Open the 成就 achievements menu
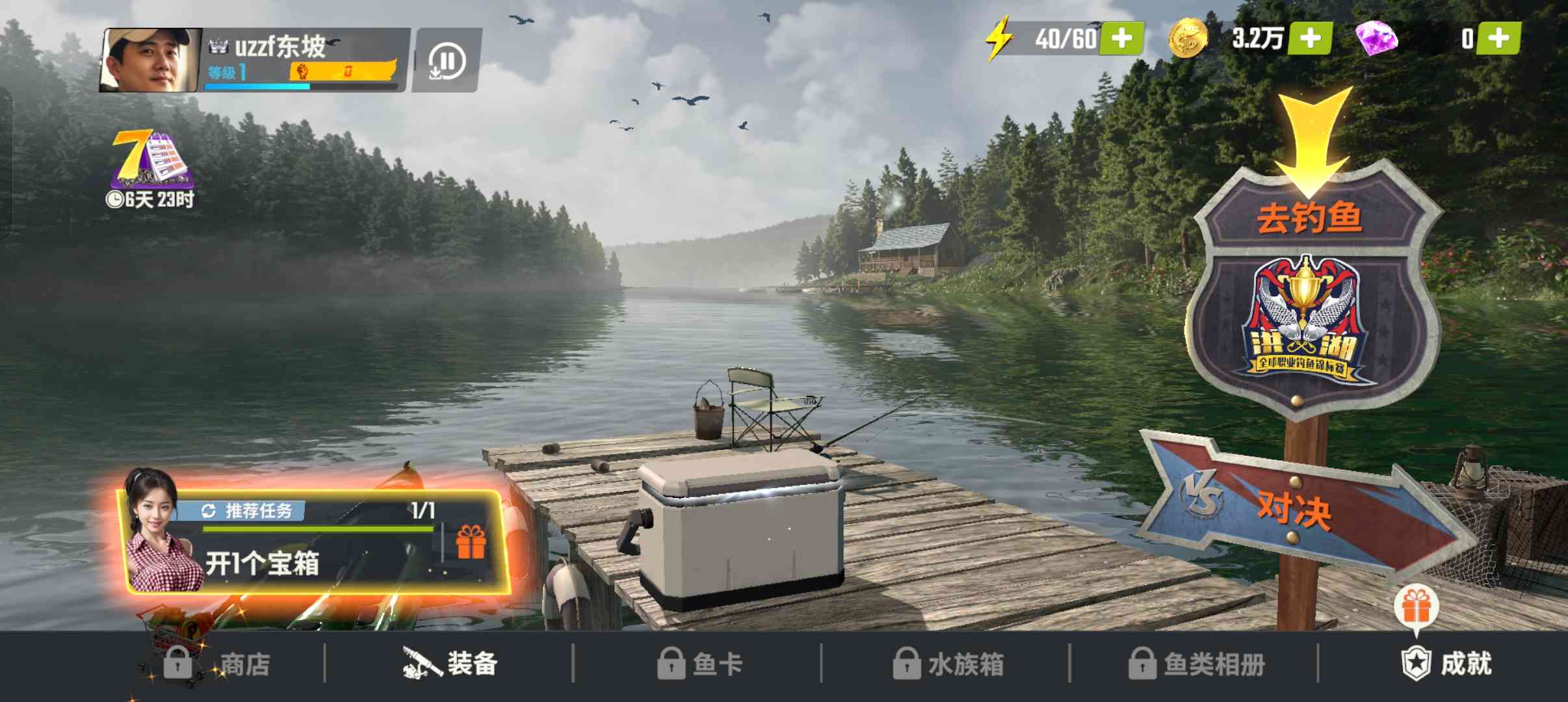The image size is (1568, 702). point(1447,664)
